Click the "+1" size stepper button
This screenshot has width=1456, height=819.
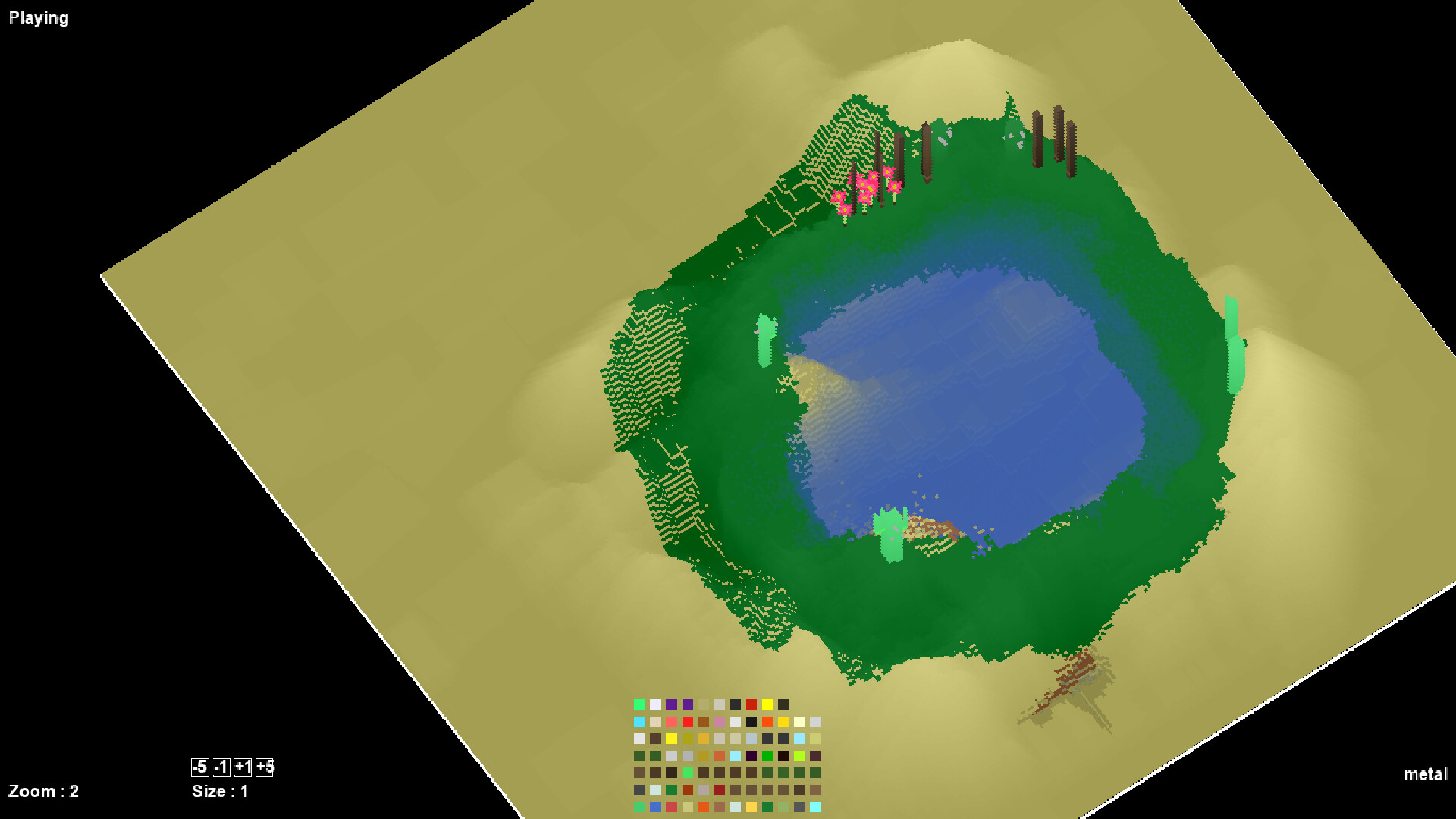coord(244,768)
